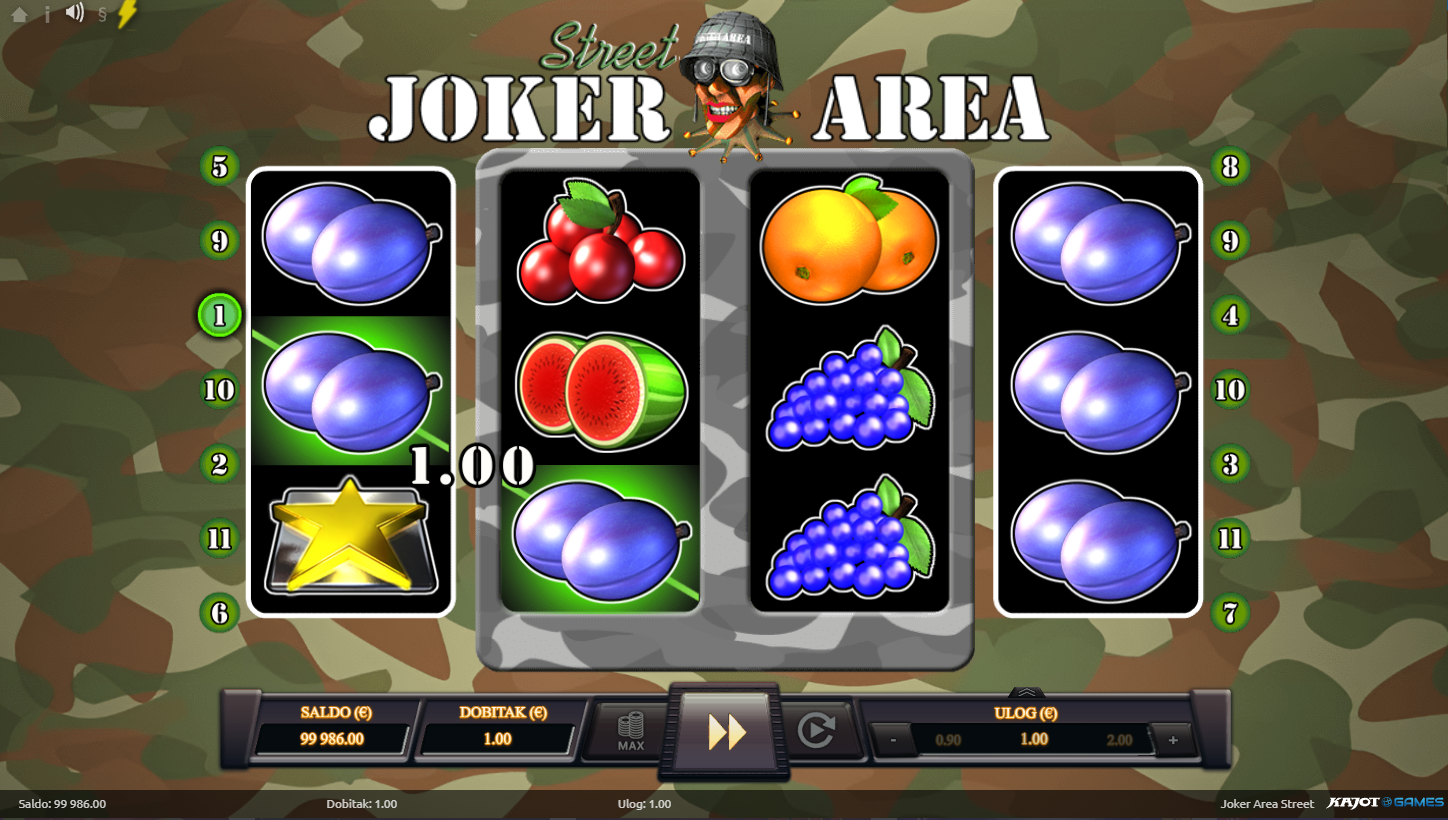The width and height of the screenshot is (1448, 820).
Task: Open the info icon
Action: click(47, 14)
